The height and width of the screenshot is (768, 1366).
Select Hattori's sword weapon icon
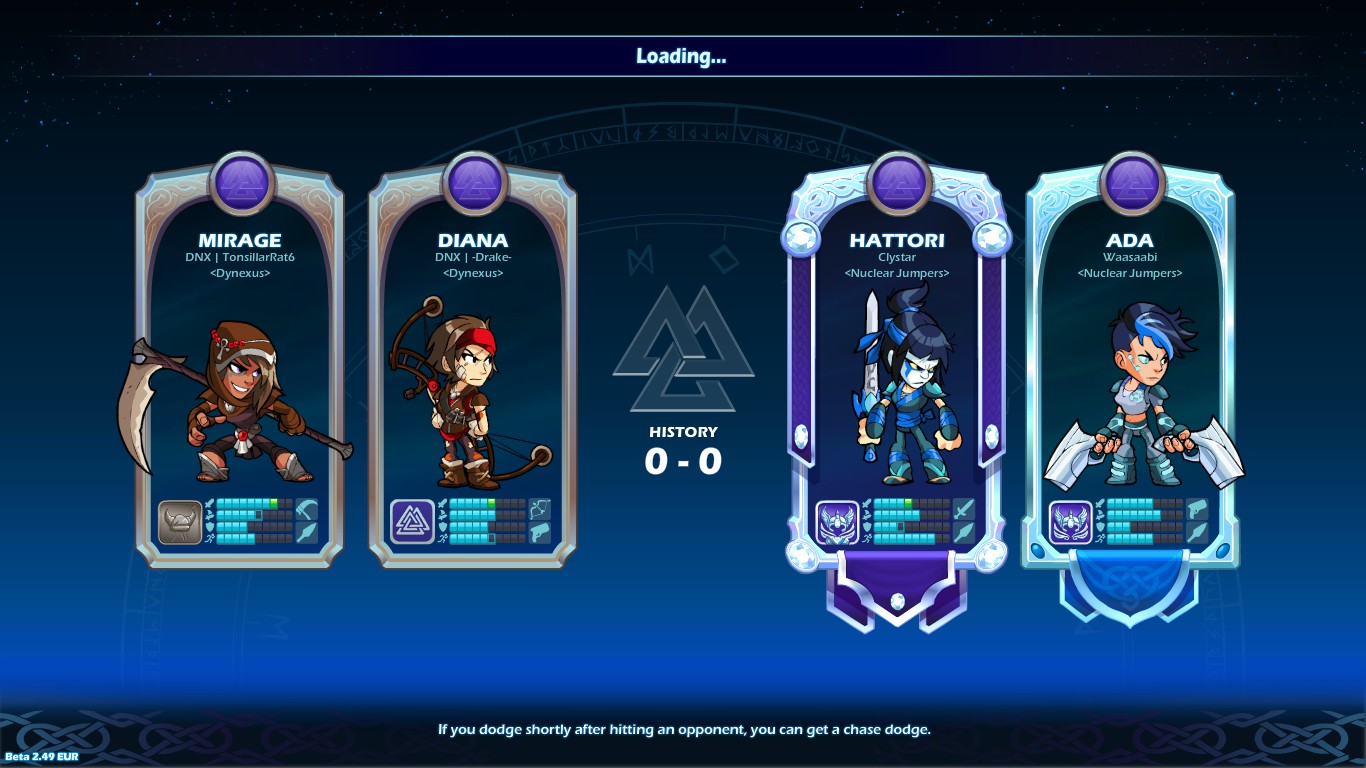(x=964, y=510)
